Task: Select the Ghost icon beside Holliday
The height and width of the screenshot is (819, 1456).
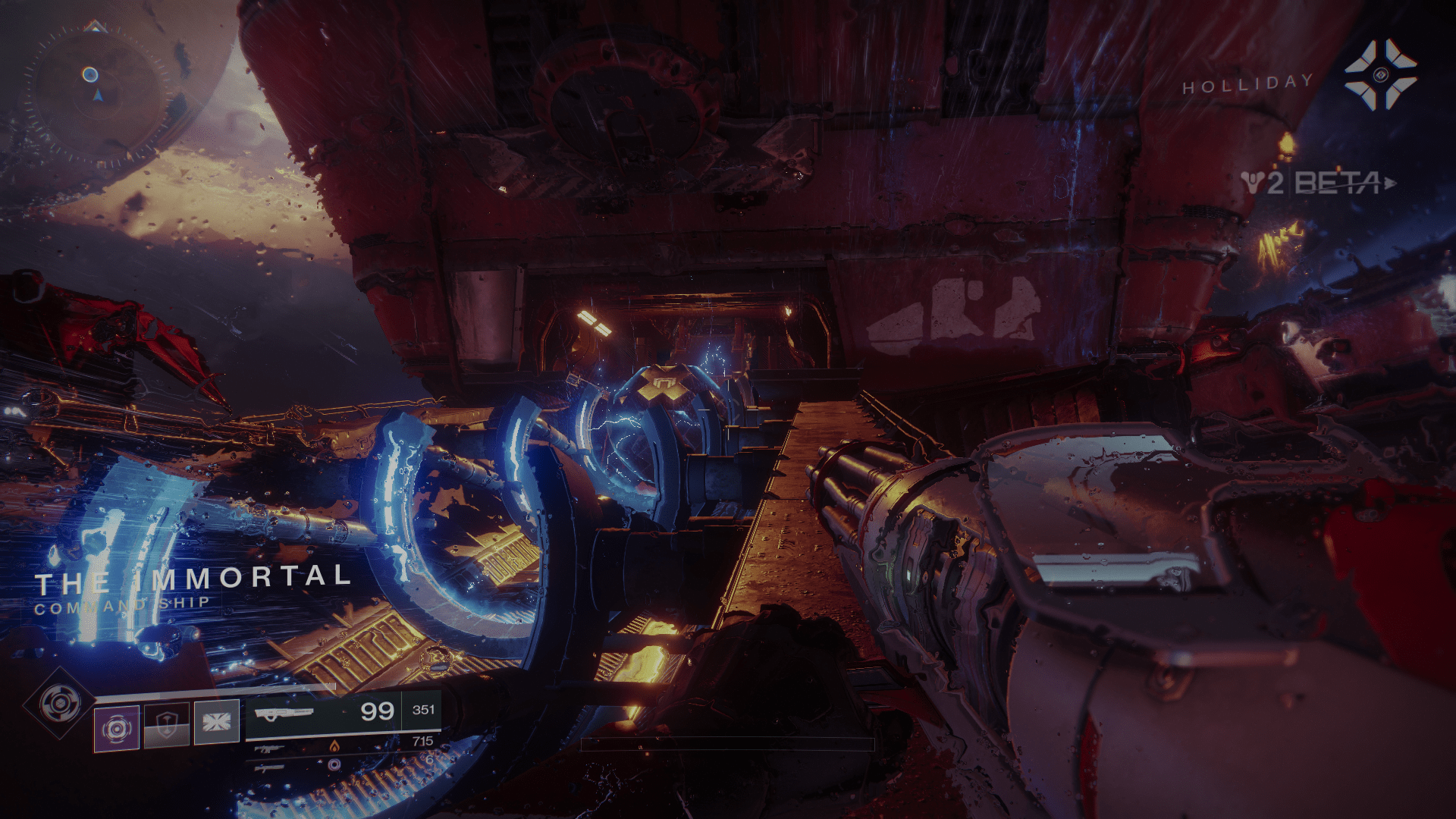Action: tap(1380, 75)
